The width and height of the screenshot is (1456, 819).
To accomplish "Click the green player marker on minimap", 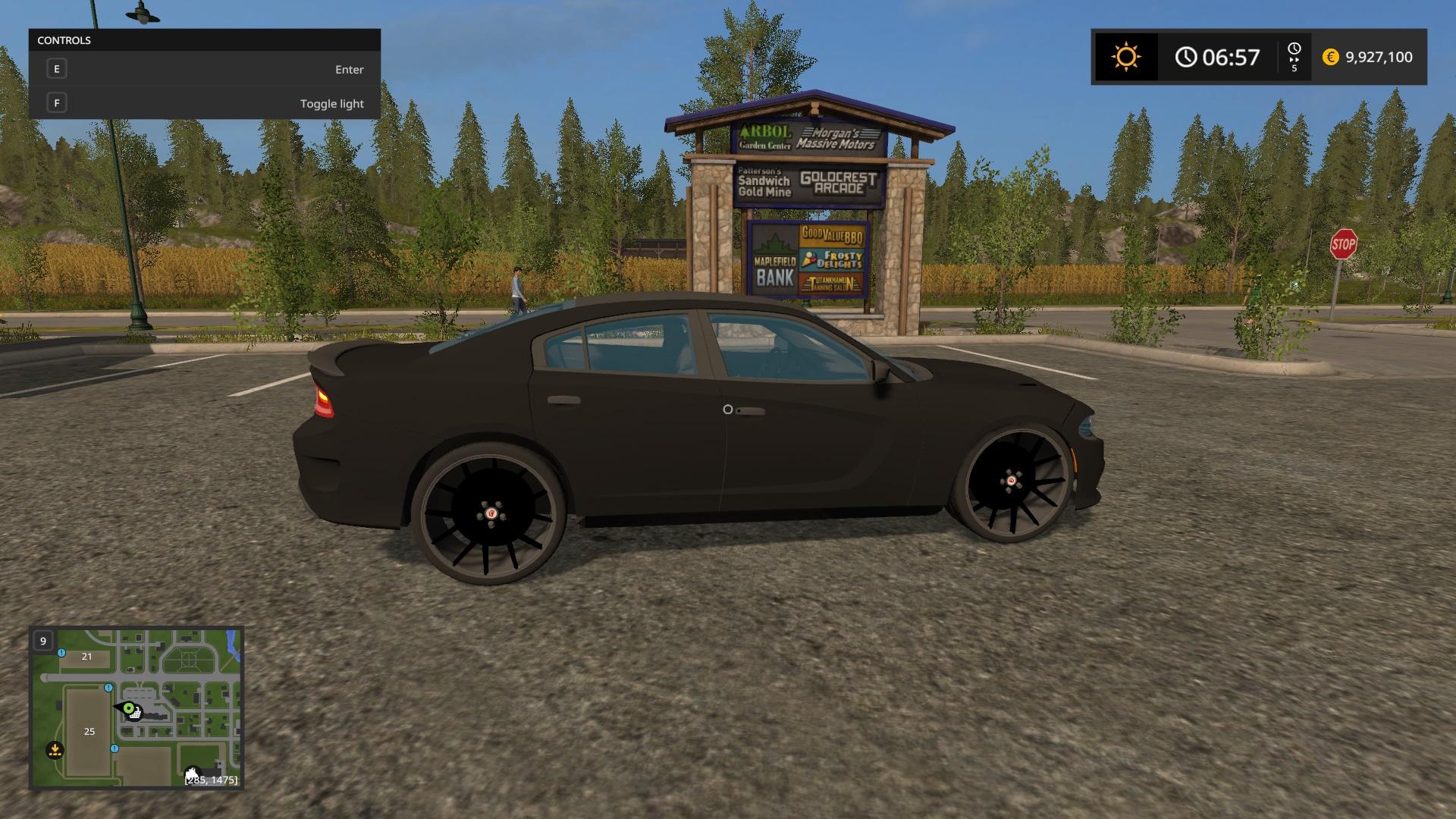I will click(129, 709).
